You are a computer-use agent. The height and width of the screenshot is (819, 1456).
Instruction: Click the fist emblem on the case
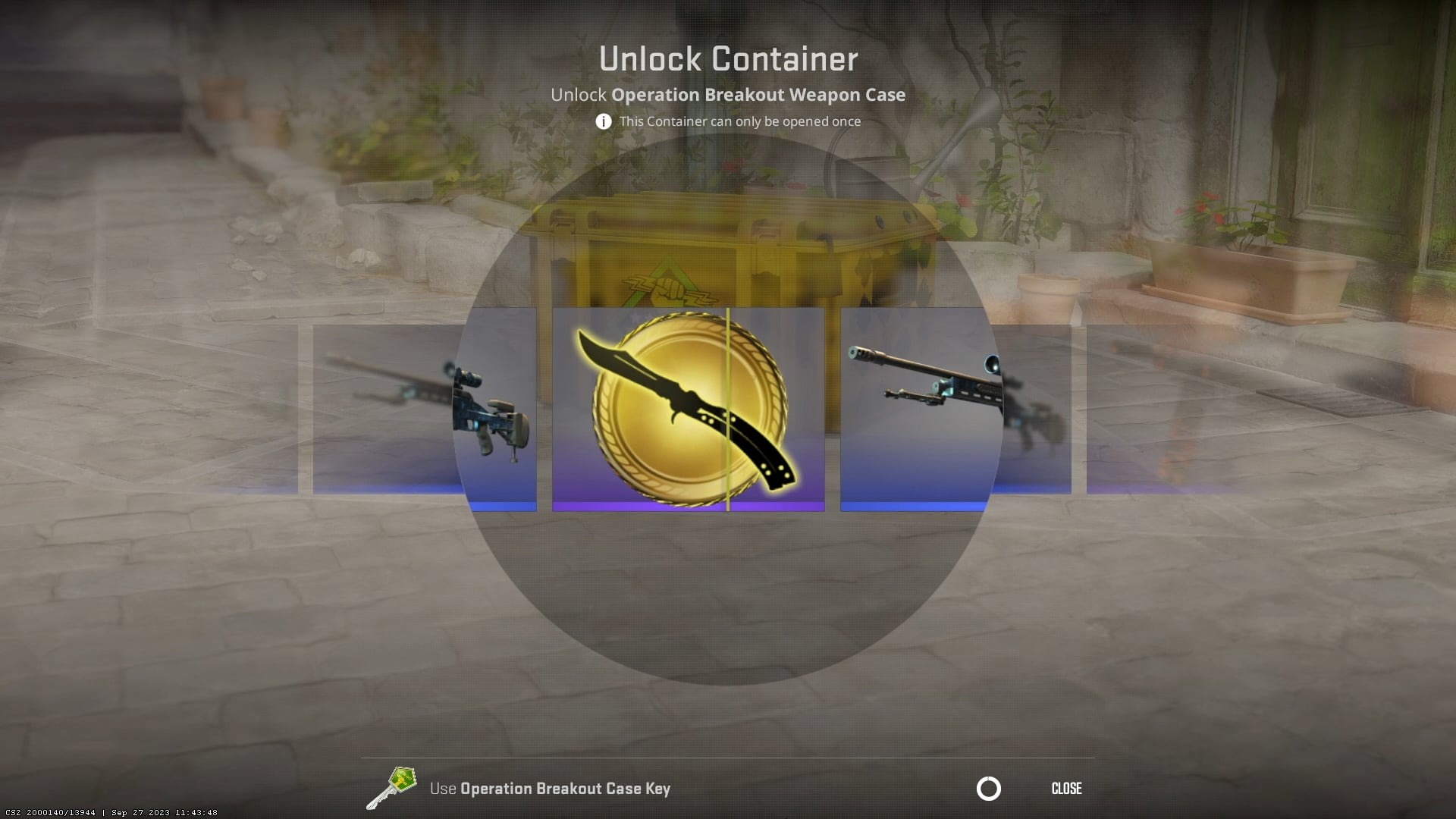click(667, 288)
